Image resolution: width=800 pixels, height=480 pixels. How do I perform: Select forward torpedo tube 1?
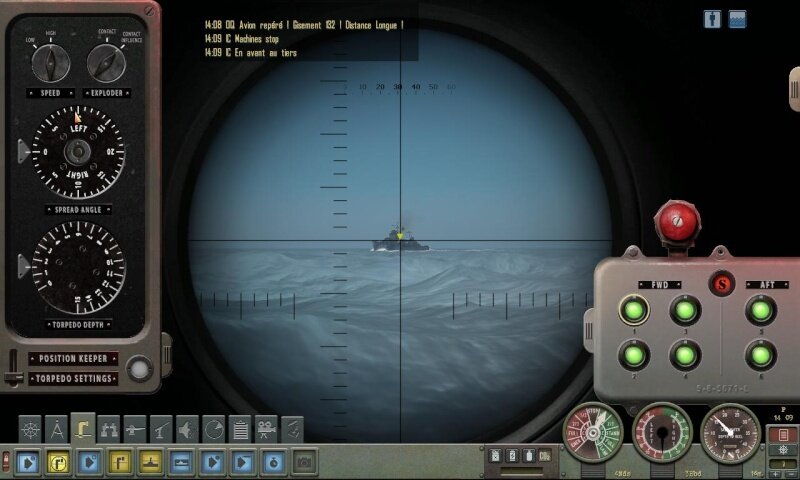(x=633, y=310)
